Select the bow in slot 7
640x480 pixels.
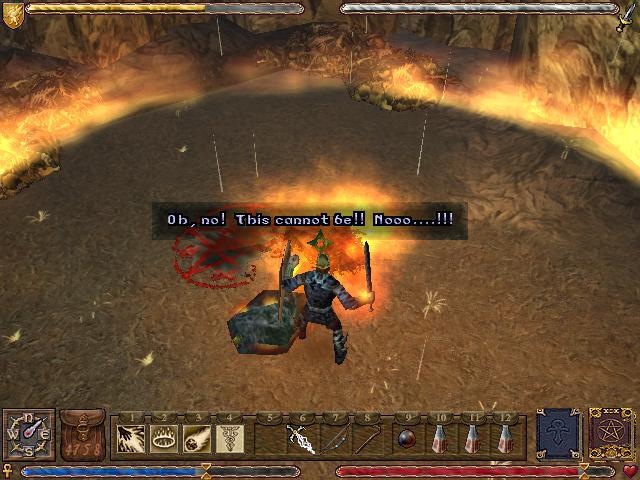(335, 438)
